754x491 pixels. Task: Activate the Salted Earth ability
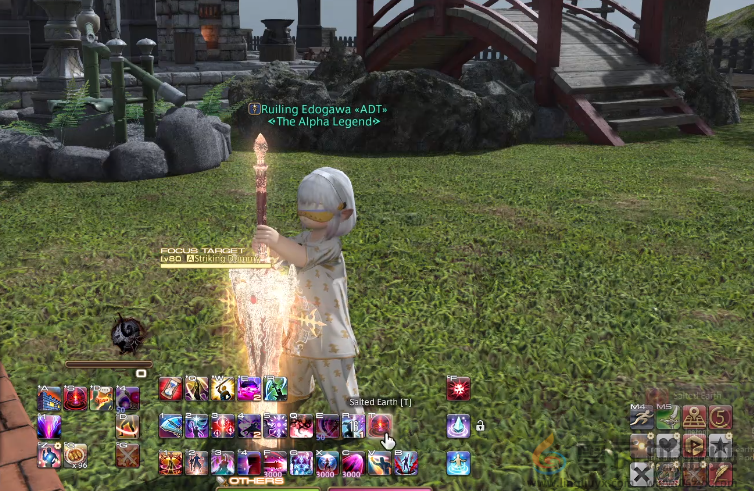point(379,426)
